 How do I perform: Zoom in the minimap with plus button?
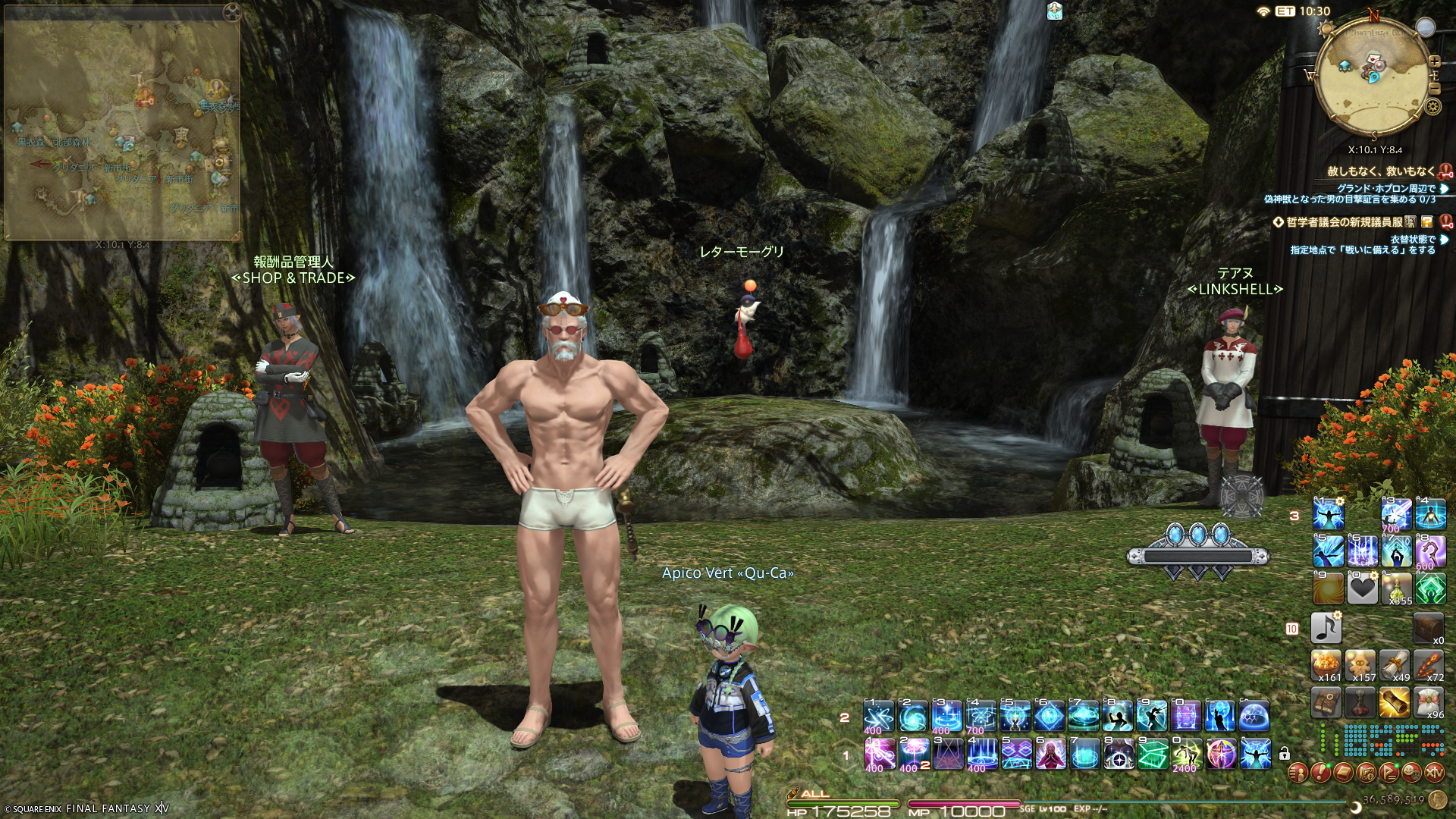[1434, 61]
